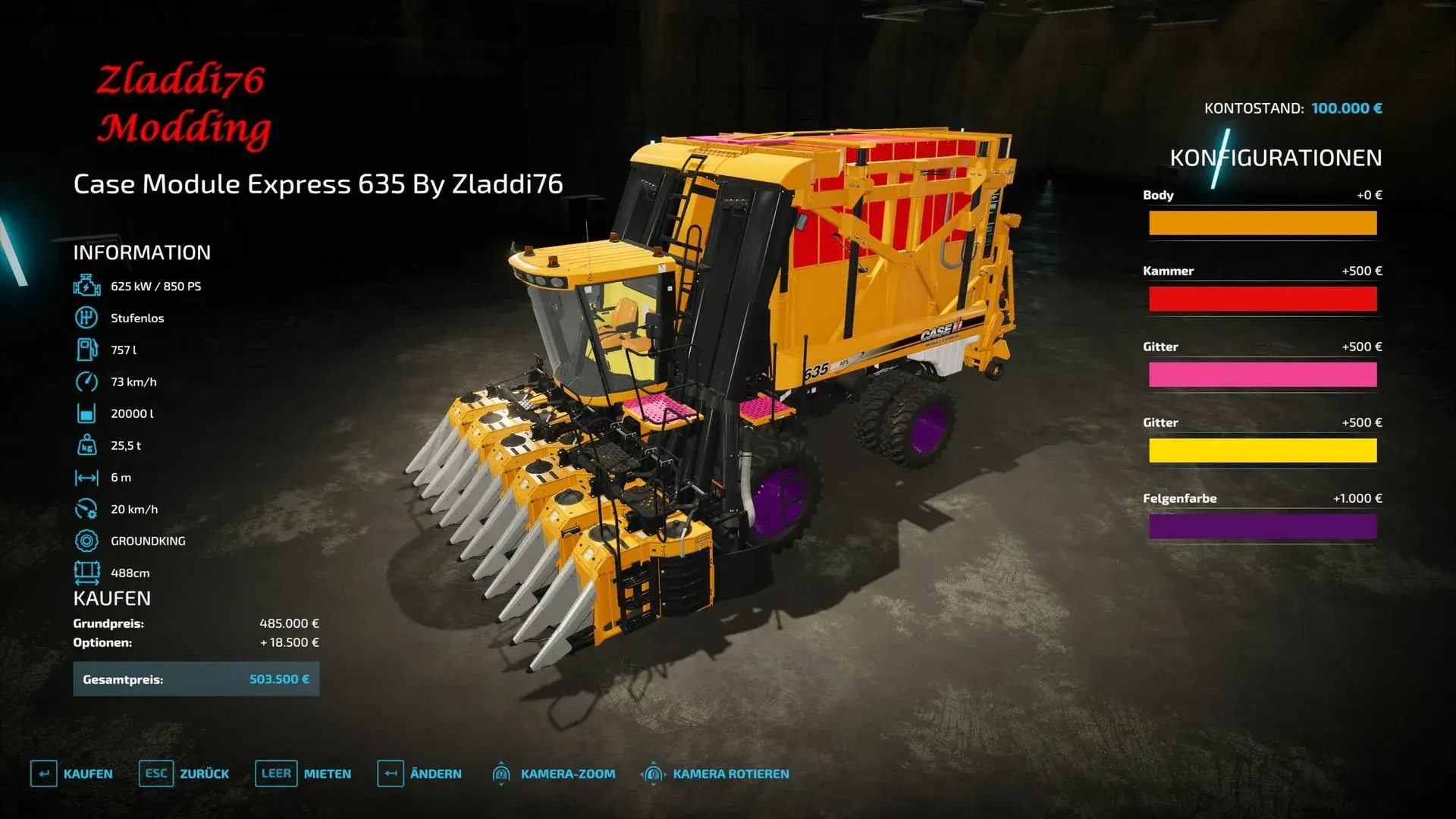Screen dimensions: 1456x819
Task: Click the Kamera Rotieren icon
Action: point(654,773)
